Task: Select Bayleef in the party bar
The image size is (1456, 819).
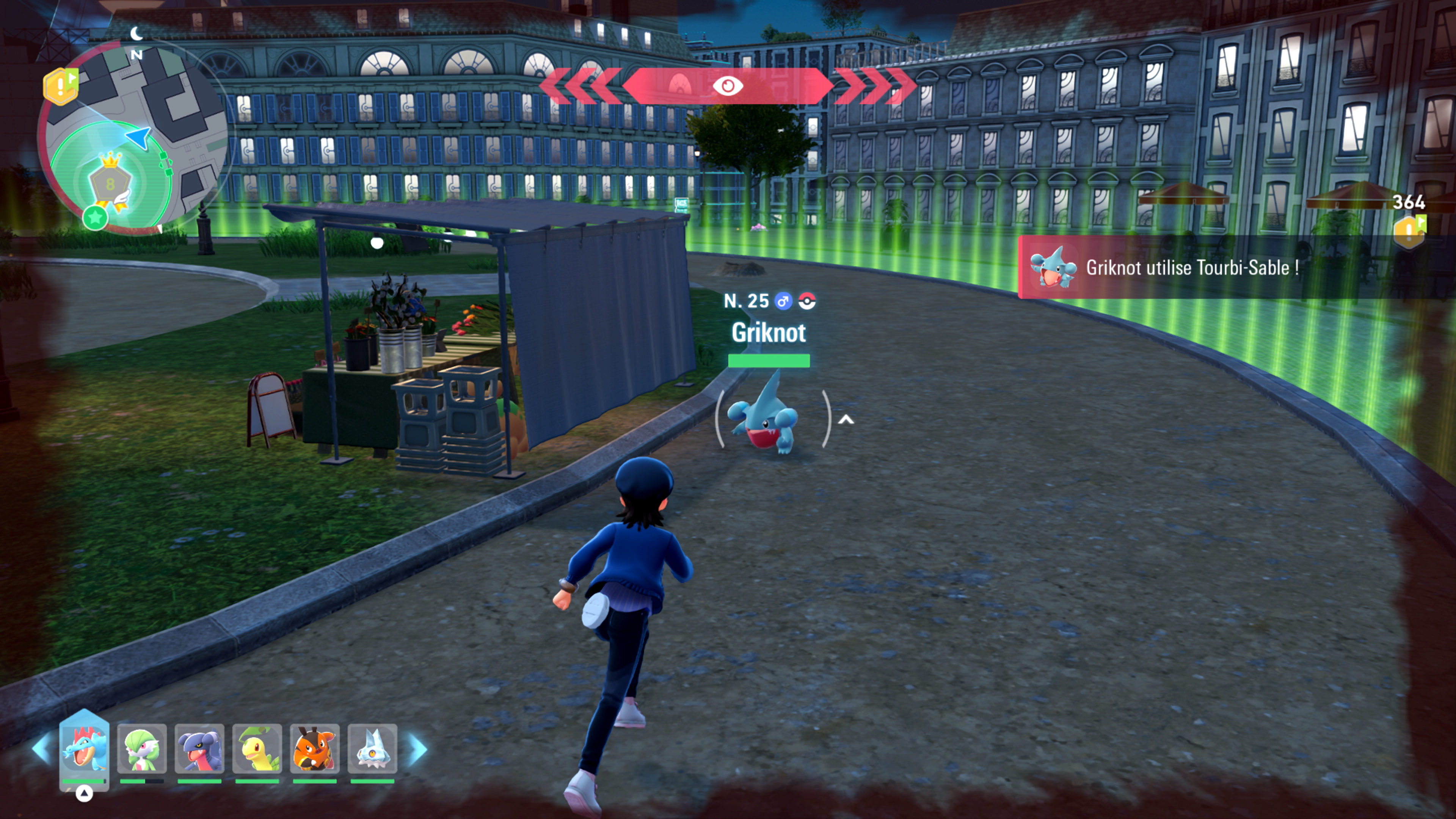Action: (x=257, y=748)
